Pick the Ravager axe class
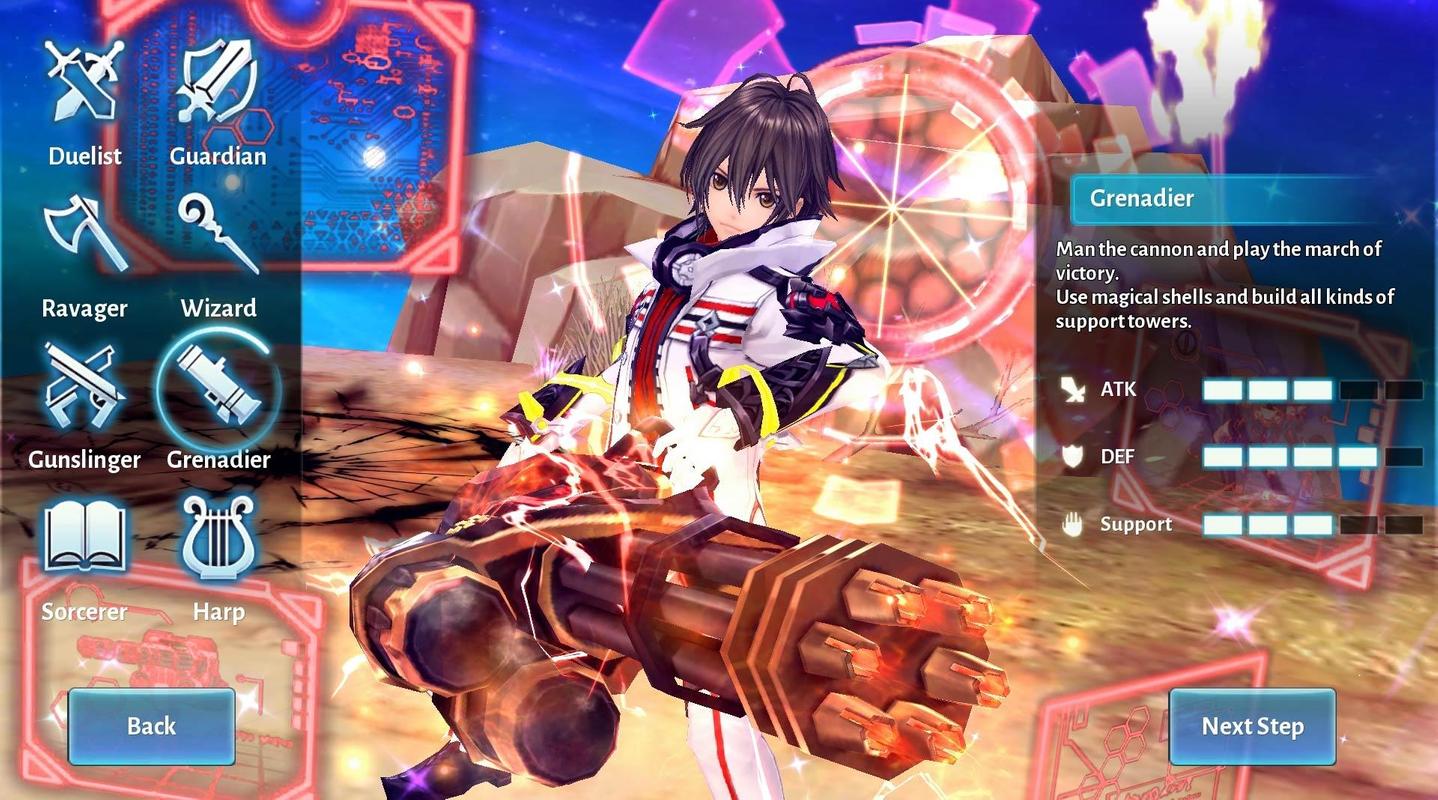 pyautogui.click(x=85, y=236)
